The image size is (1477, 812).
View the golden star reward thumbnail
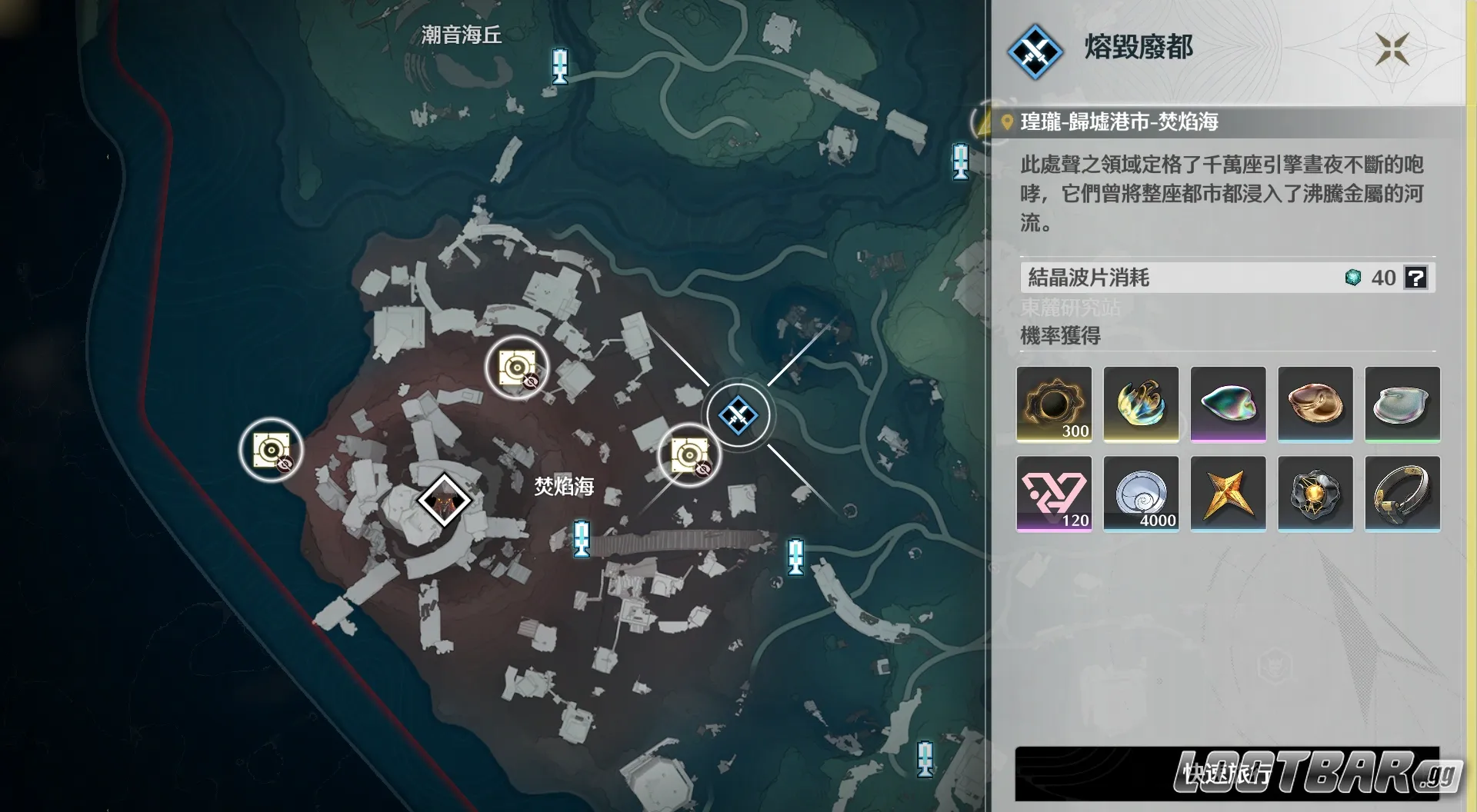tap(1229, 493)
